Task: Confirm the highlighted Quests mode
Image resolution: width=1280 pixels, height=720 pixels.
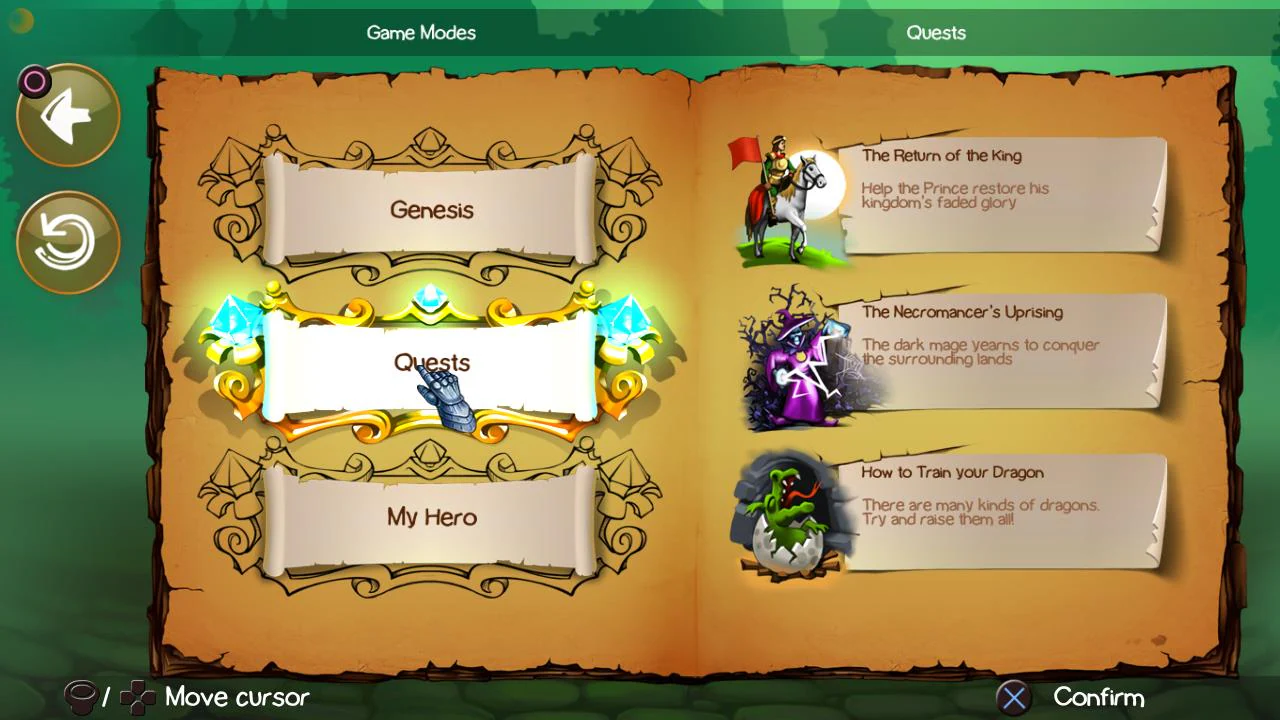Action: (432, 363)
